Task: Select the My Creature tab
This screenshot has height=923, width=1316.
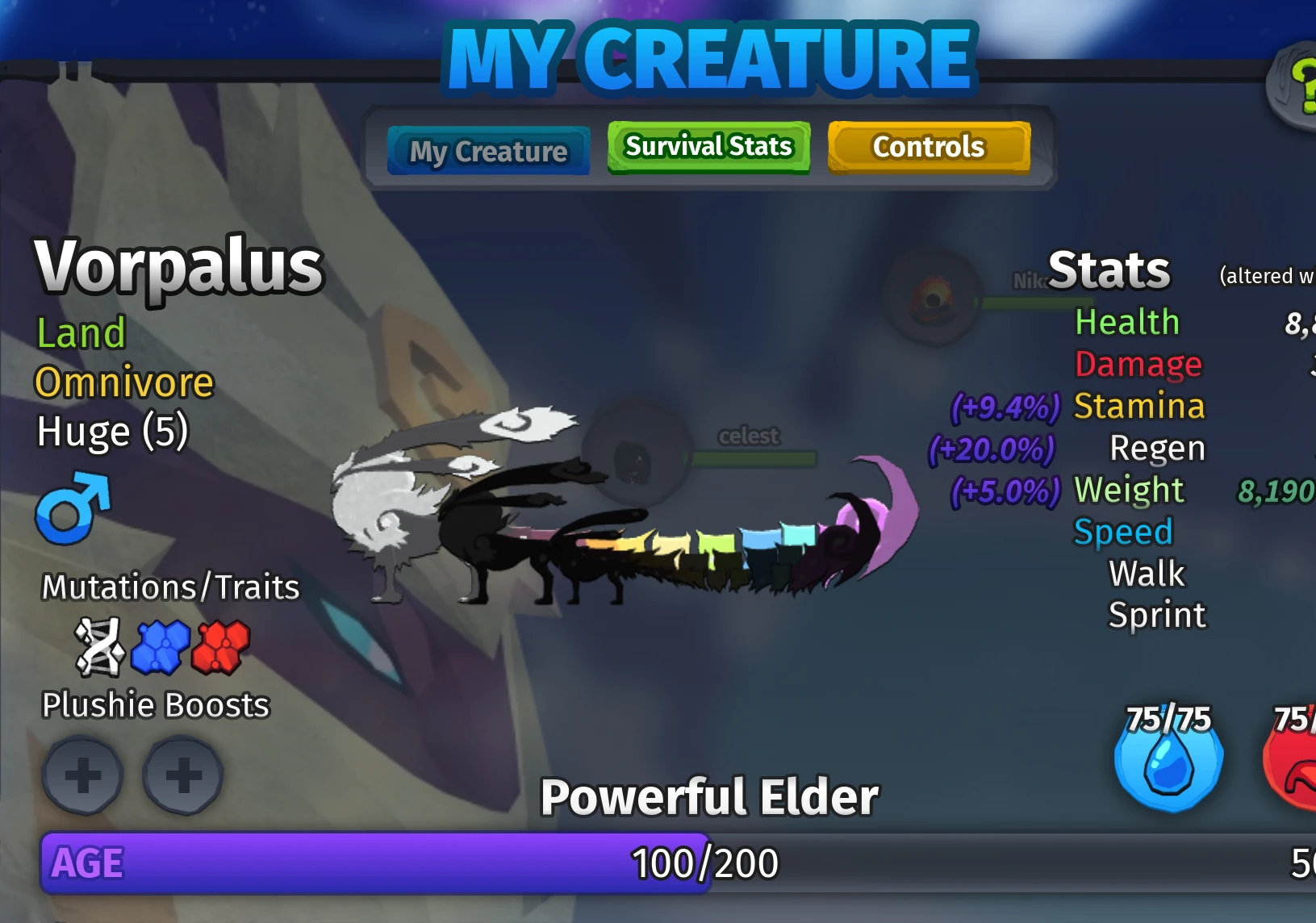Action: (487, 152)
